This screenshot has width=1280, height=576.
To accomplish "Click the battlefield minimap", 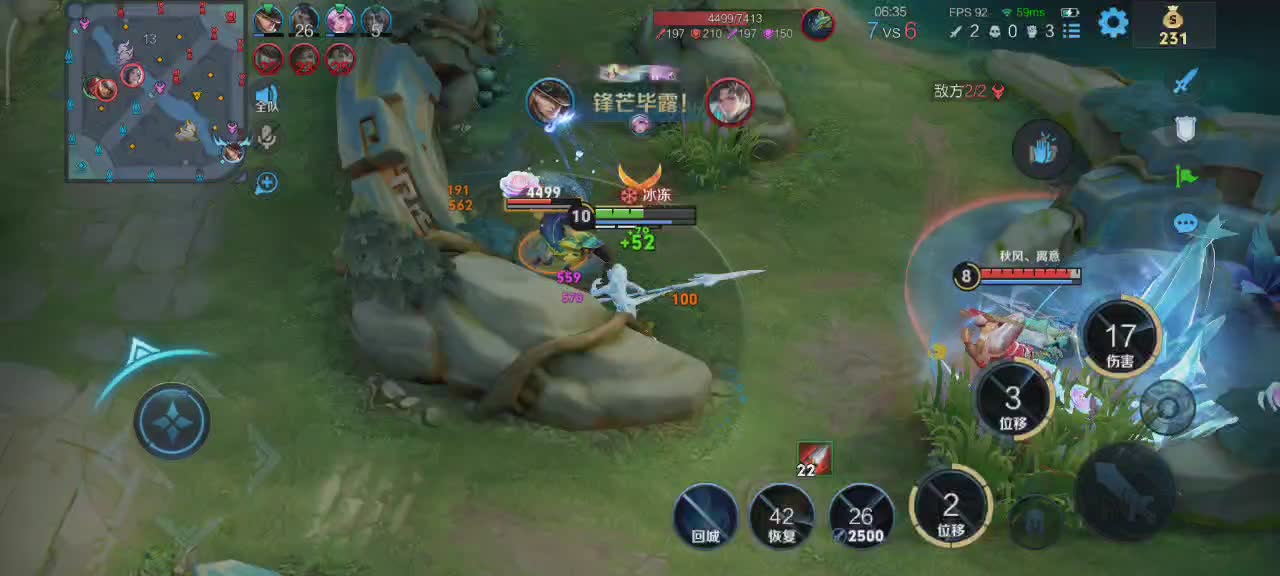I will tap(156, 93).
